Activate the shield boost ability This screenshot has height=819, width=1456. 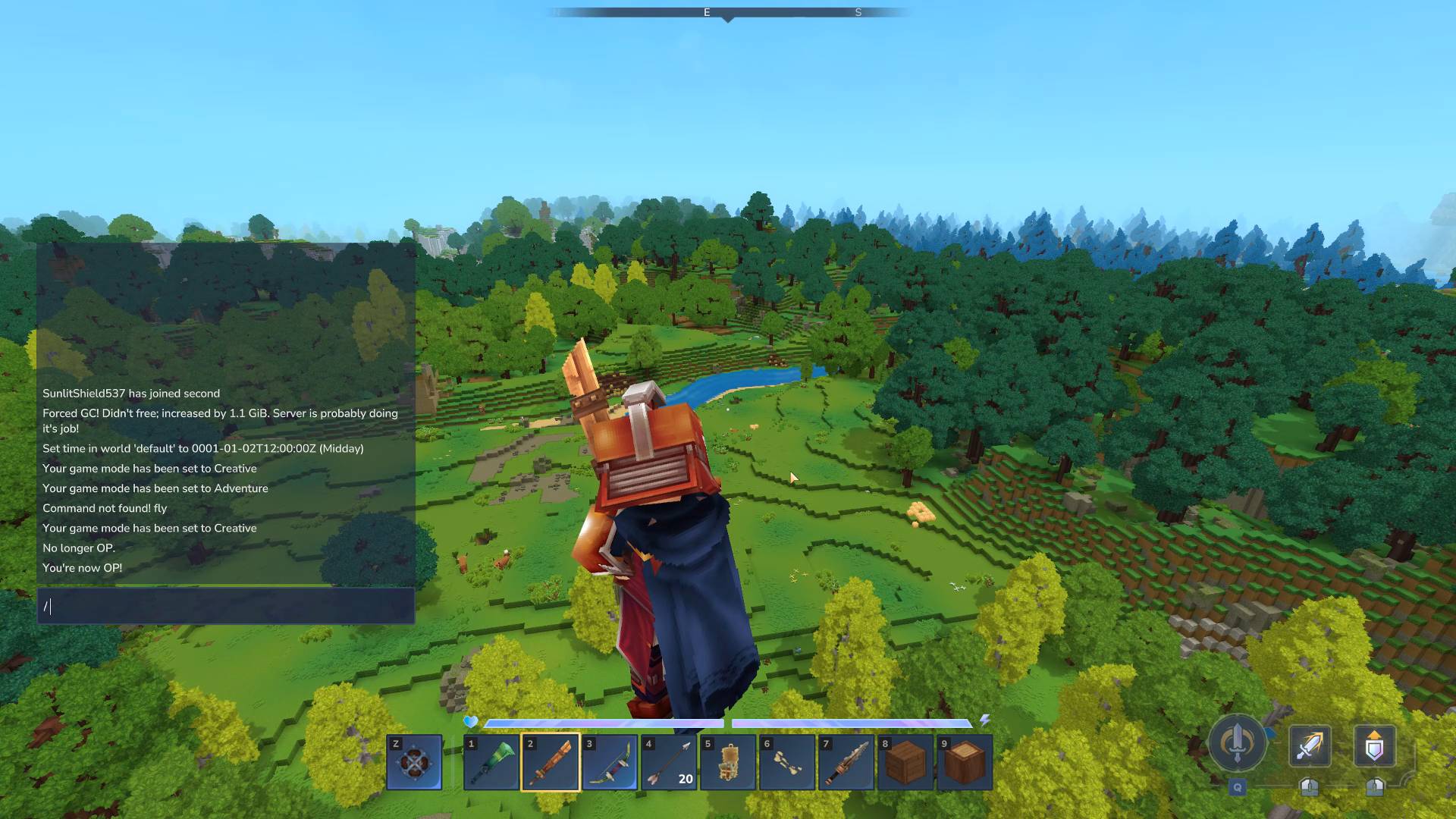[x=1376, y=747]
